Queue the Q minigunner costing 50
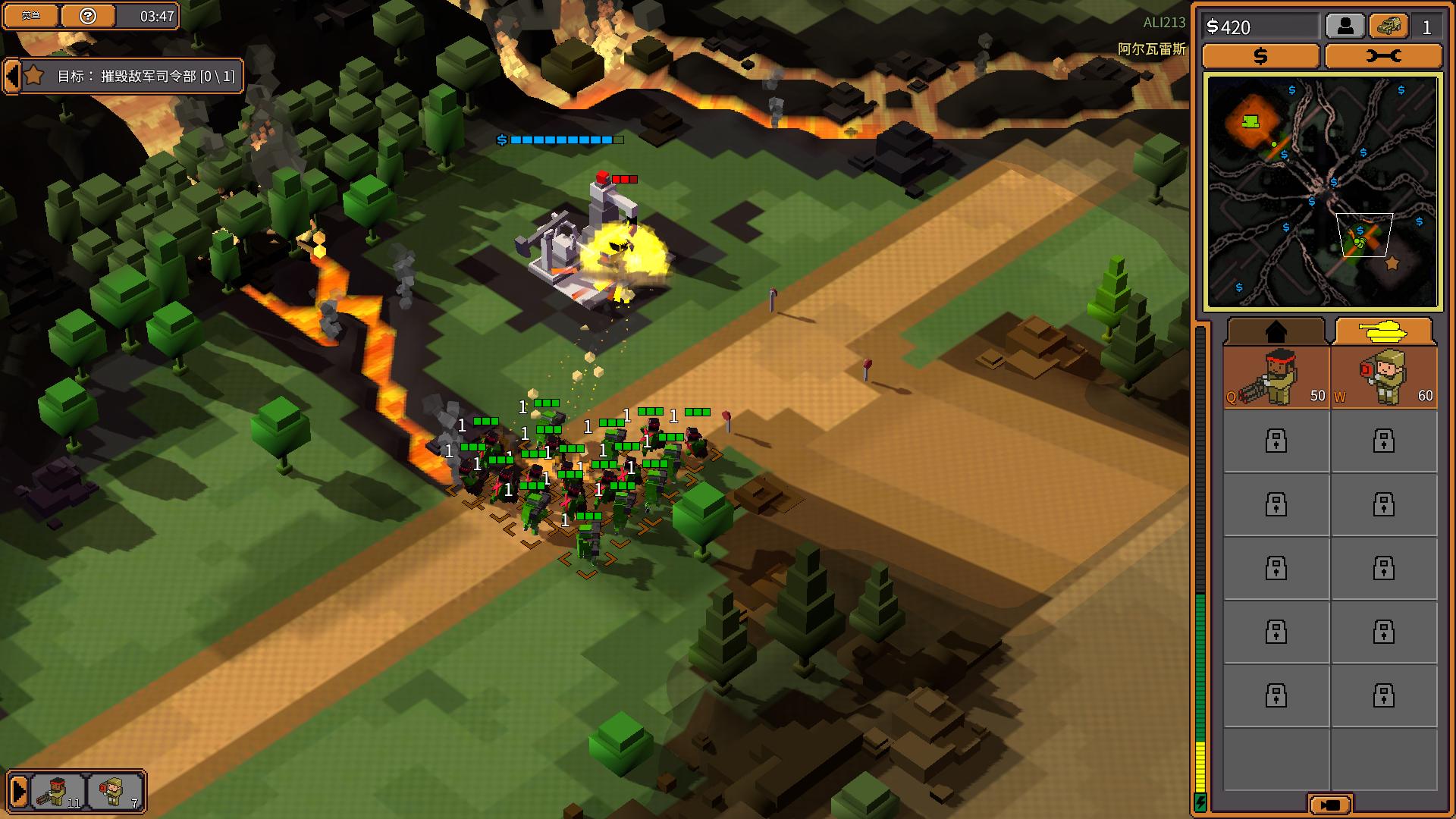This screenshot has height=819, width=1456. point(1276,377)
